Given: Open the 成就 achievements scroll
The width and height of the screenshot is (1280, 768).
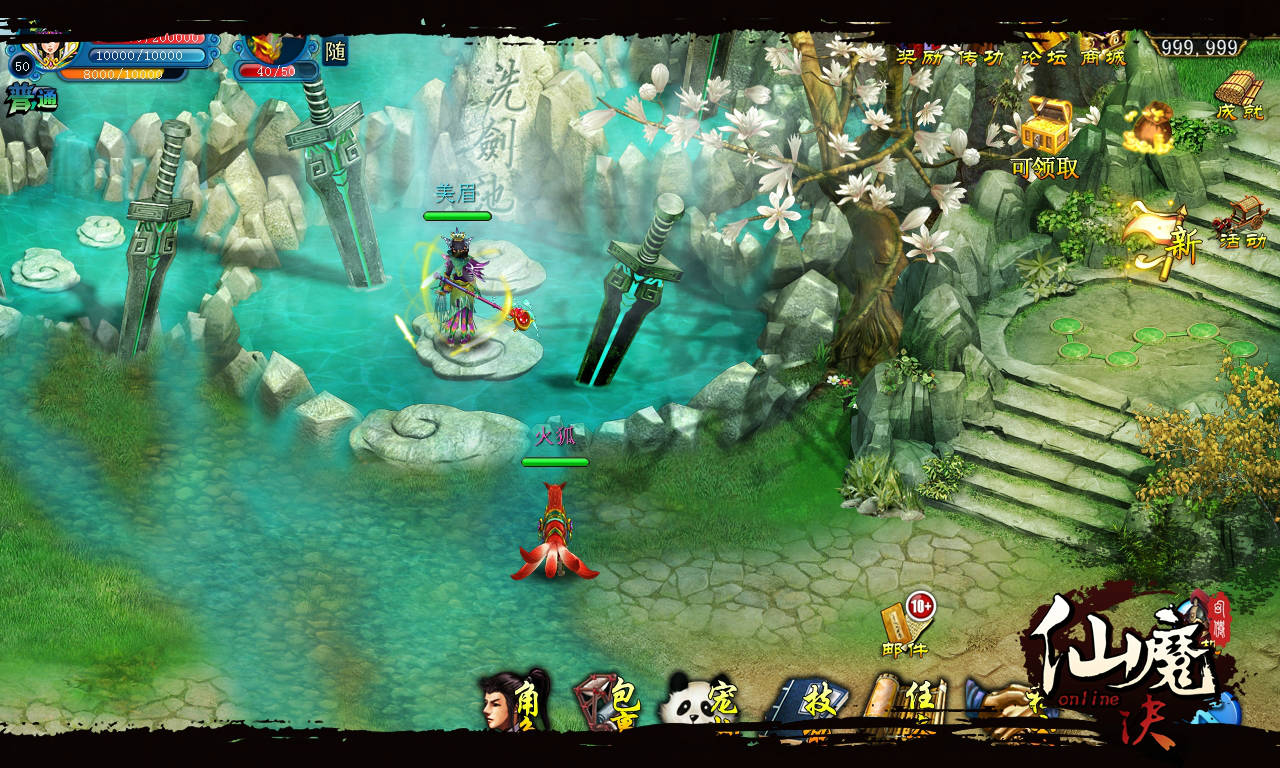Looking at the screenshot, I should [x=1240, y=95].
